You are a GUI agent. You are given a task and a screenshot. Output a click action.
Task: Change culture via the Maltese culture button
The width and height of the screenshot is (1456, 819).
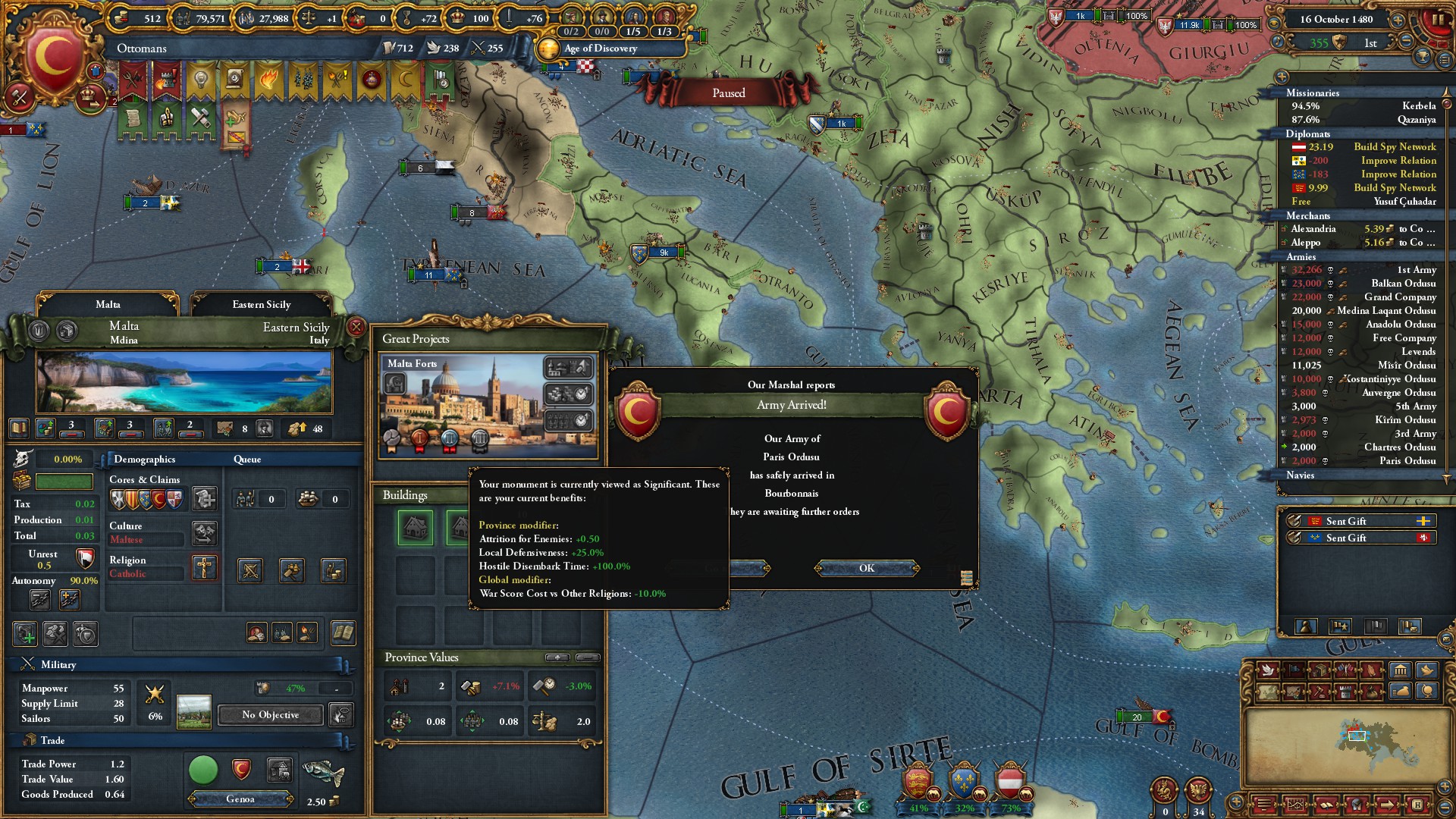pyautogui.click(x=204, y=532)
